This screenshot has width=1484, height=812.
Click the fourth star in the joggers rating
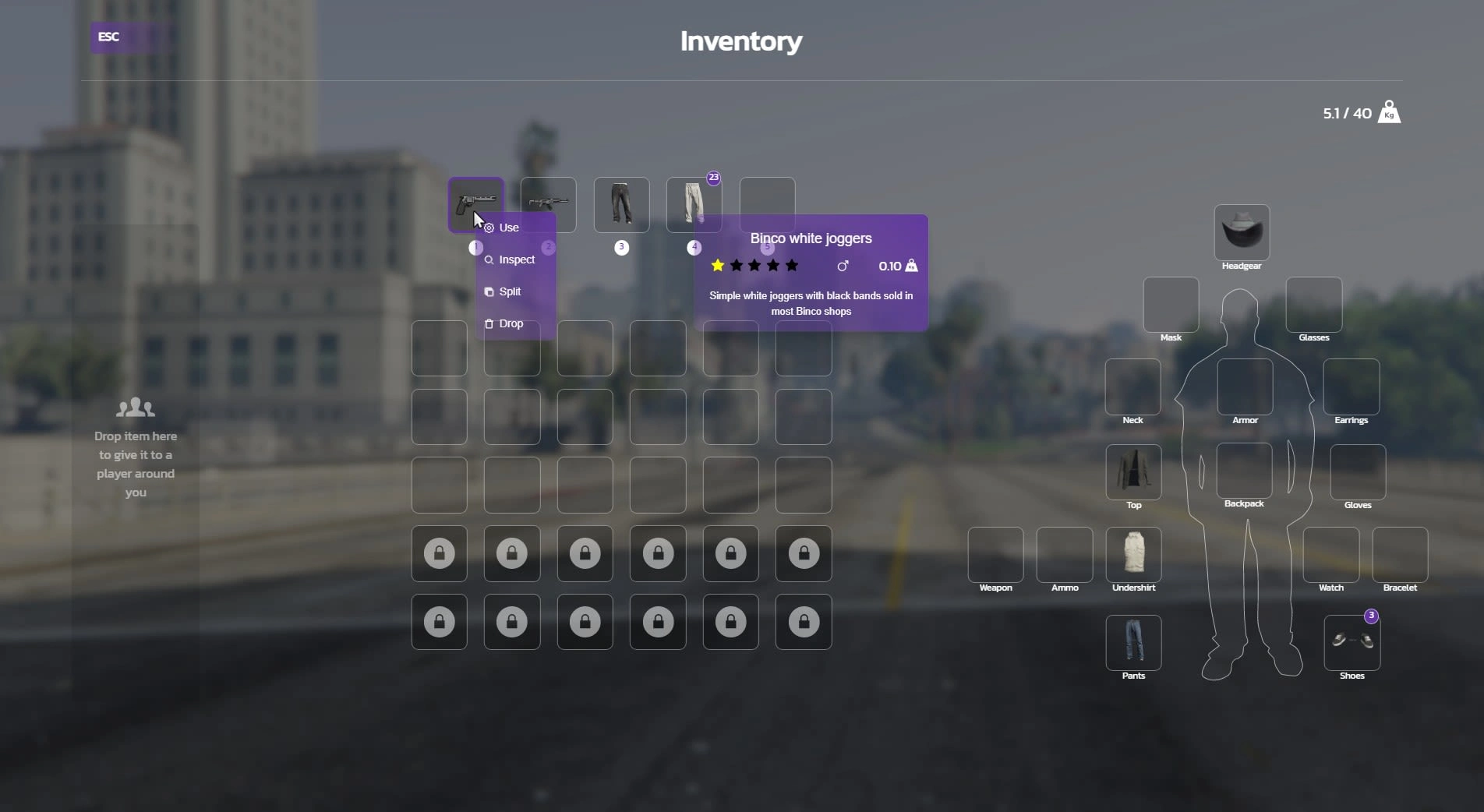tap(772, 266)
